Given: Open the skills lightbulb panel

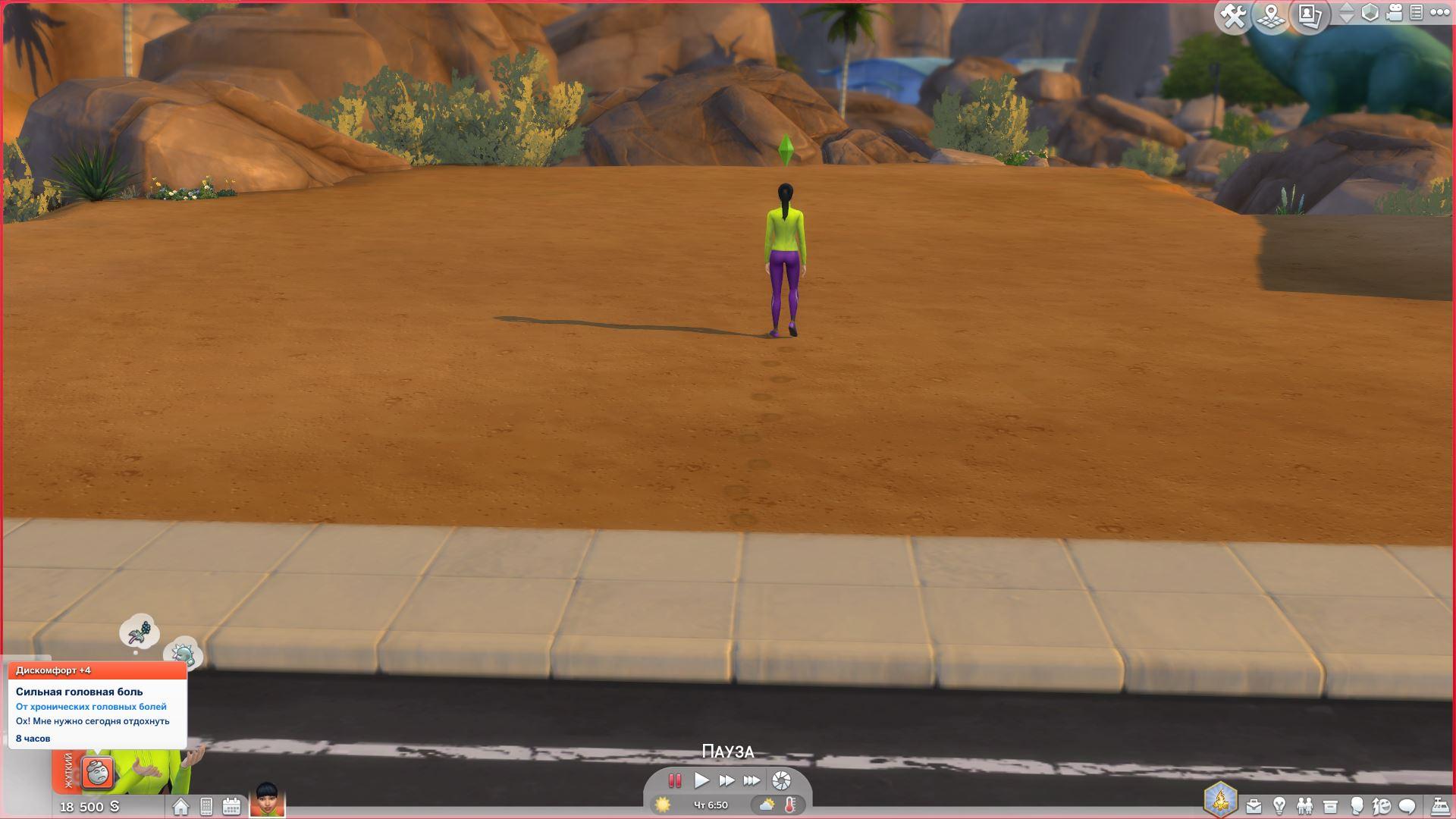Looking at the screenshot, I should tap(1279, 805).
